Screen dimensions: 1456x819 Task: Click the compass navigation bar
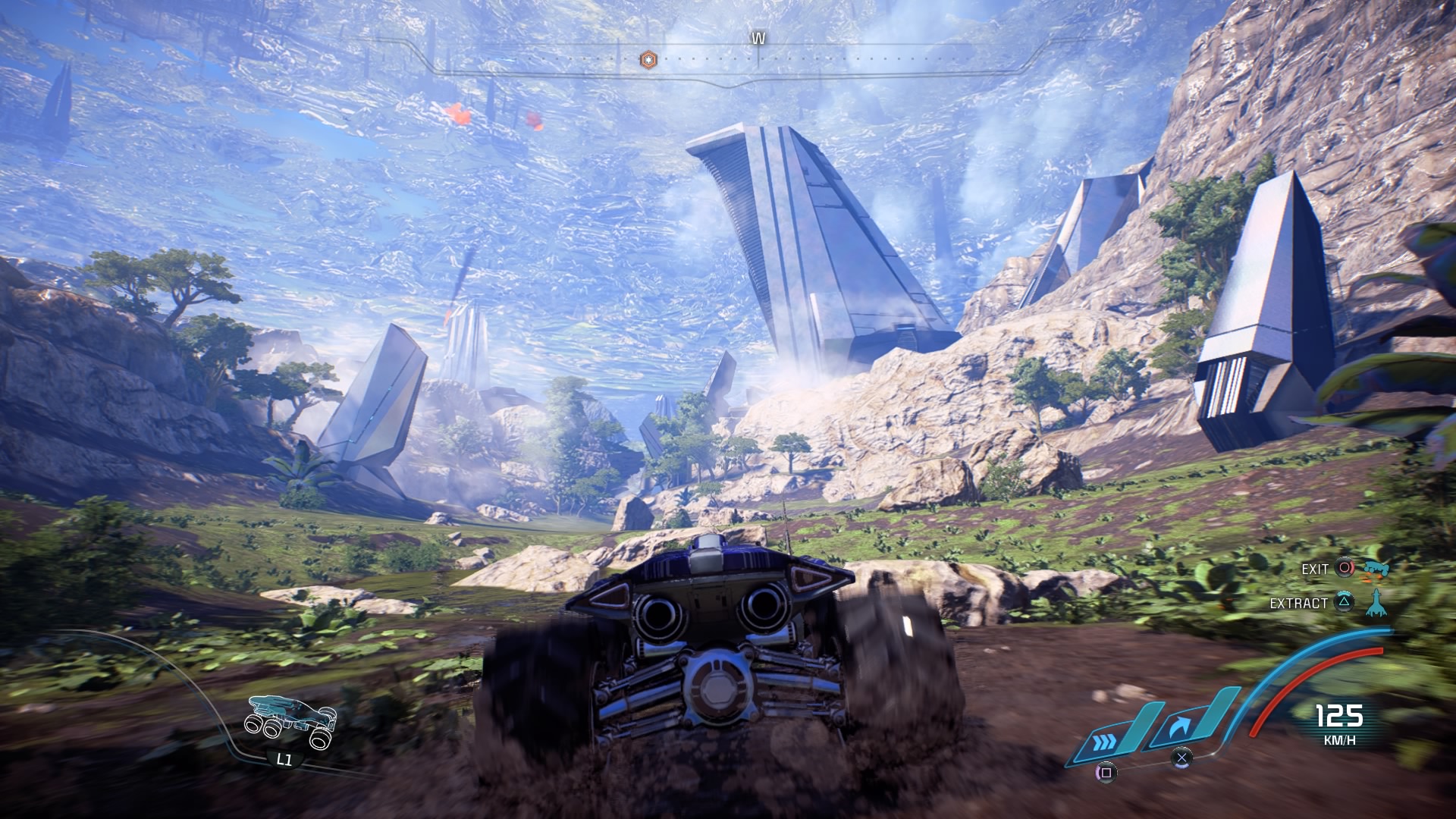[758, 55]
